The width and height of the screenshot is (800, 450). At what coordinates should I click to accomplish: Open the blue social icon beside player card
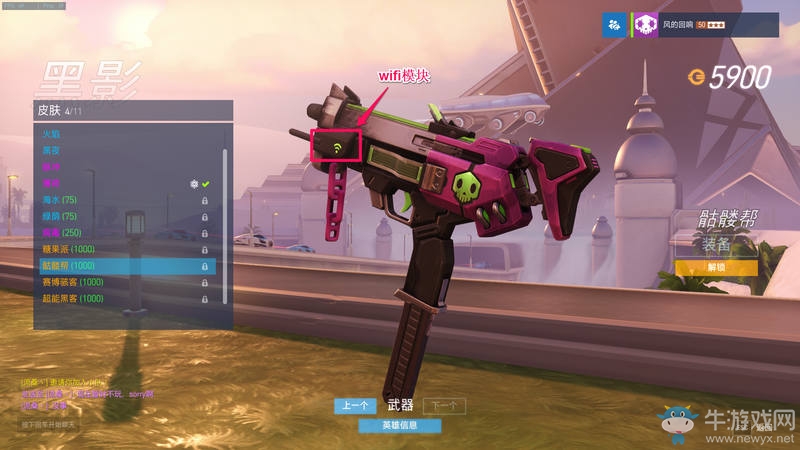(x=613, y=24)
